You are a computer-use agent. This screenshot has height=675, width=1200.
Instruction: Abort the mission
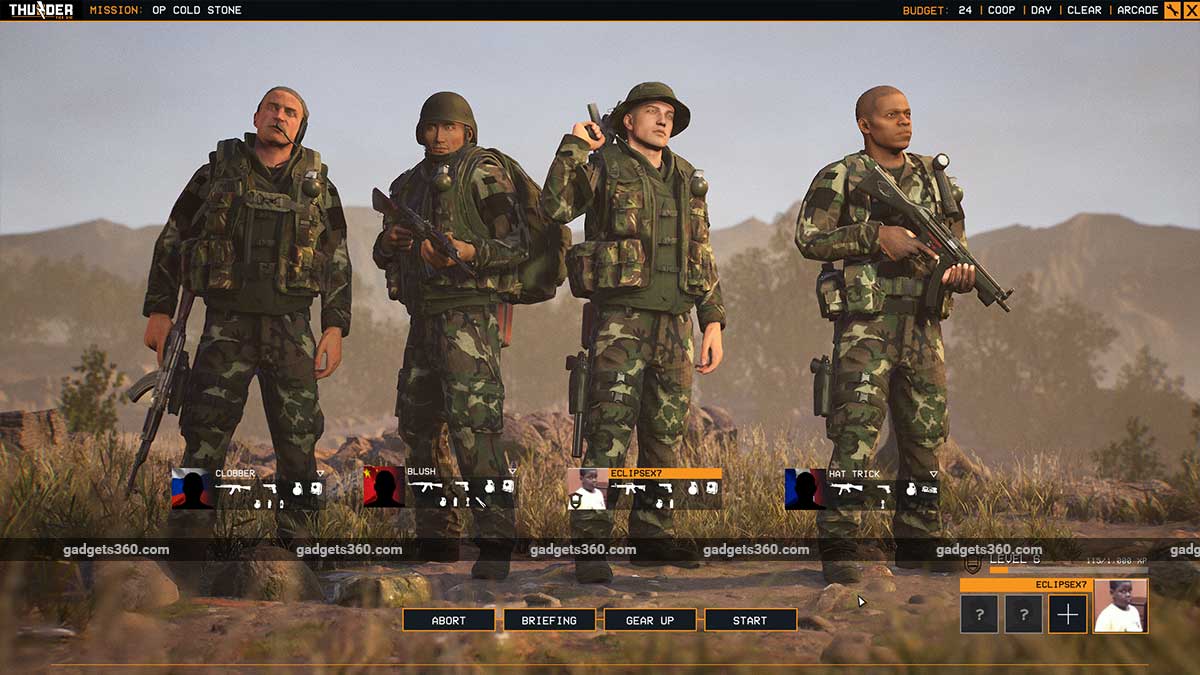coord(448,620)
